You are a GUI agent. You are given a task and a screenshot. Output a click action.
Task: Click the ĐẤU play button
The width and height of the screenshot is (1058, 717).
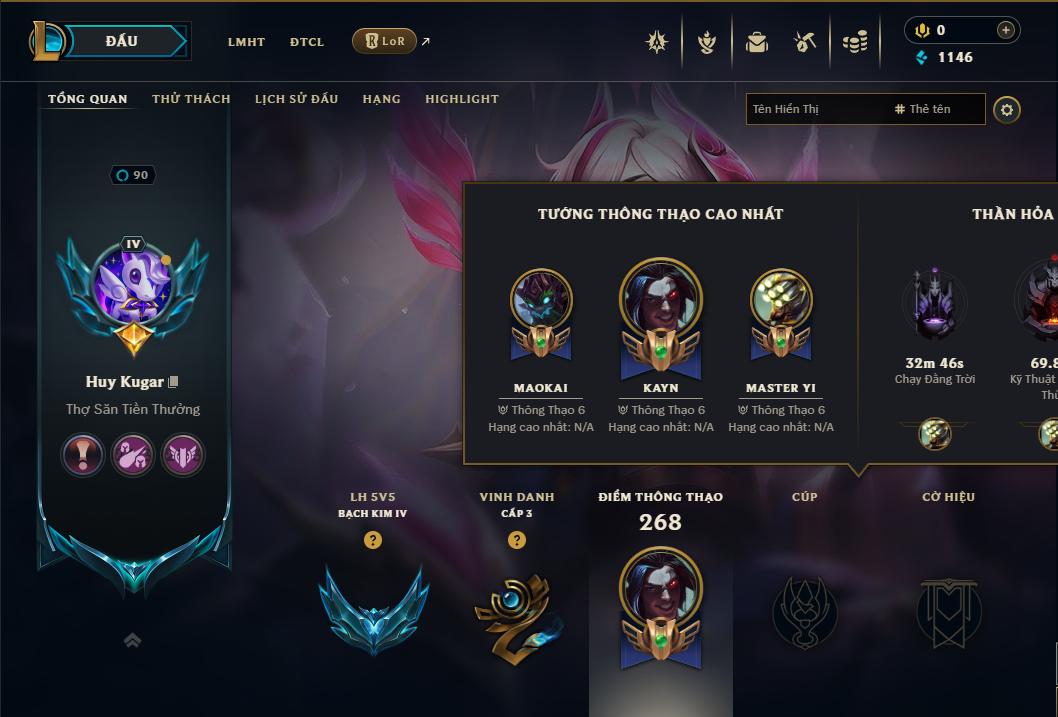click(x=122, y=41)
